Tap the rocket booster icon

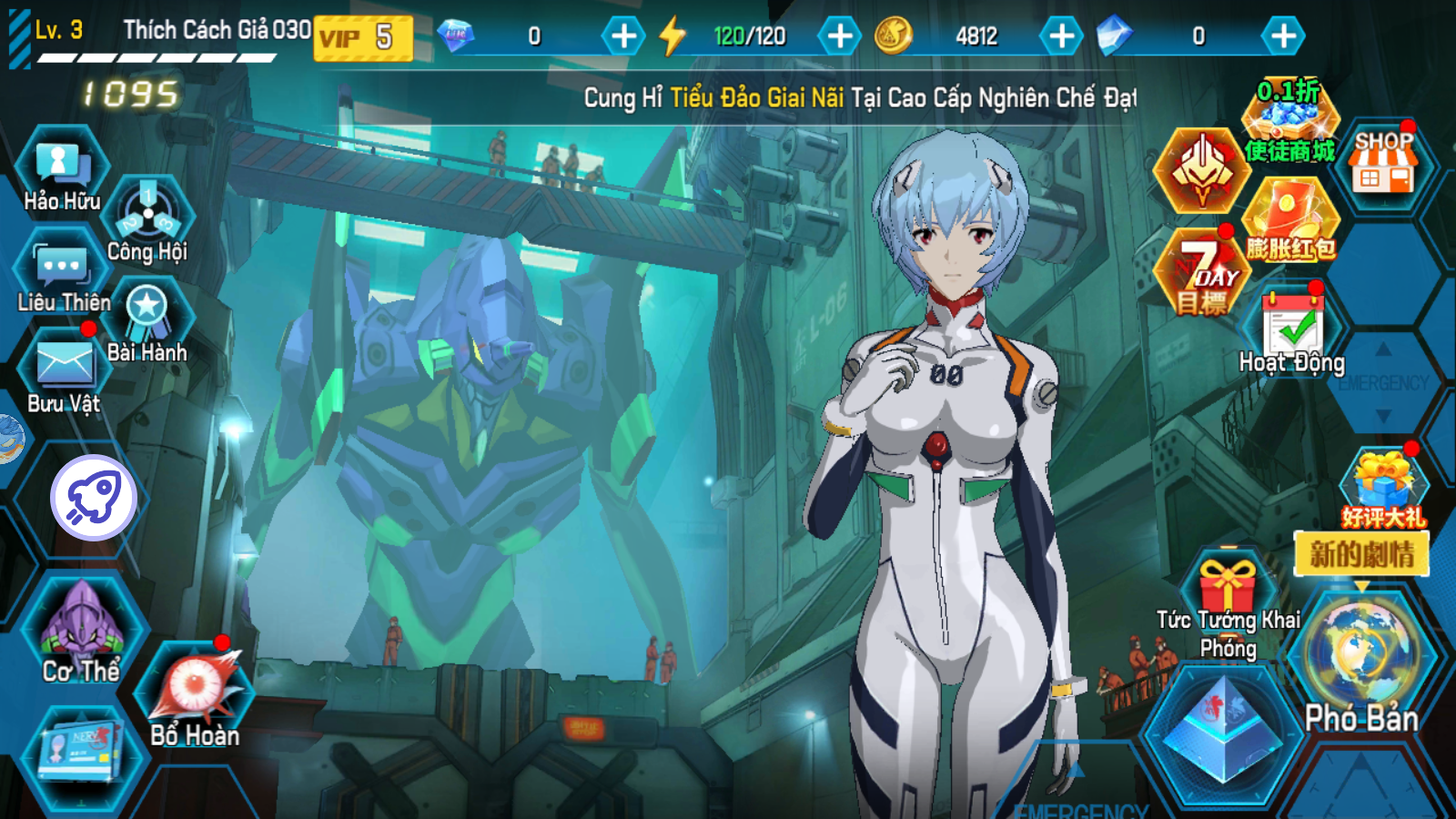click(x=94, y=498)
